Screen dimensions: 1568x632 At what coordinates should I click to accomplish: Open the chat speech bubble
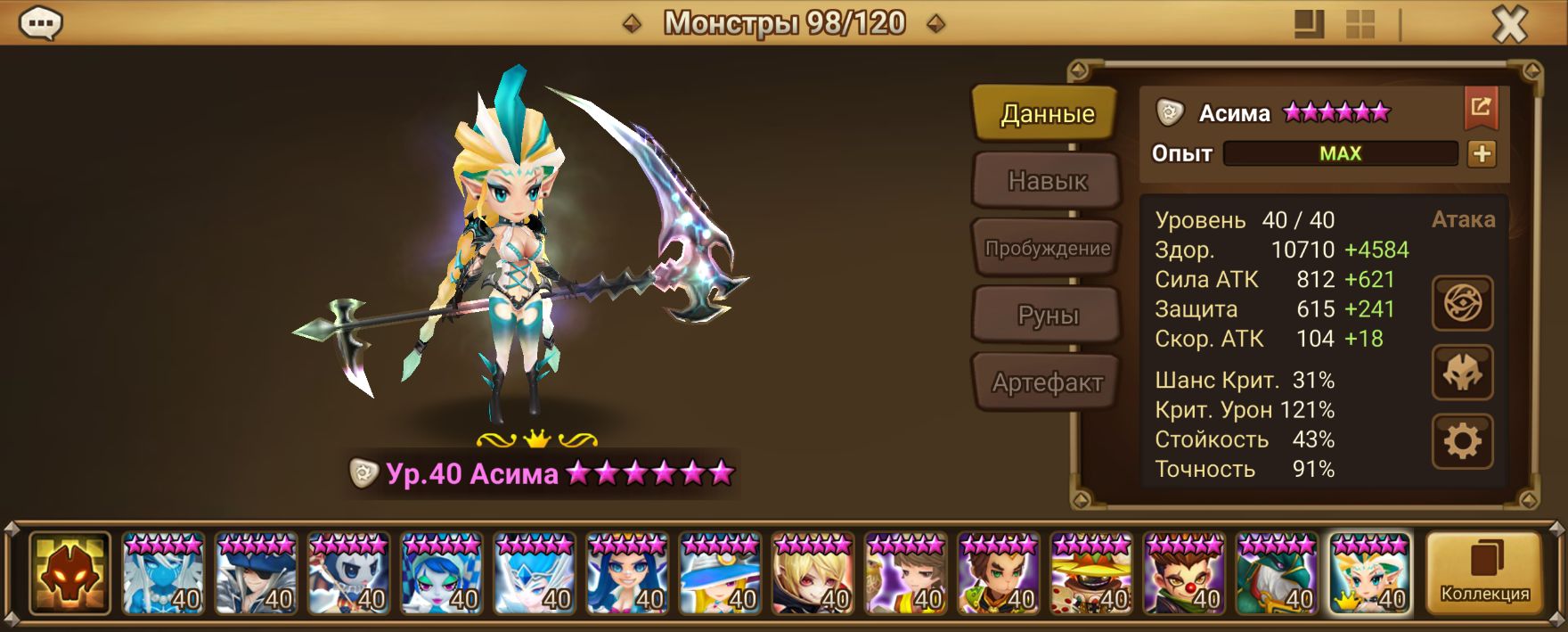pyautogui.click(x=40, y=24)
